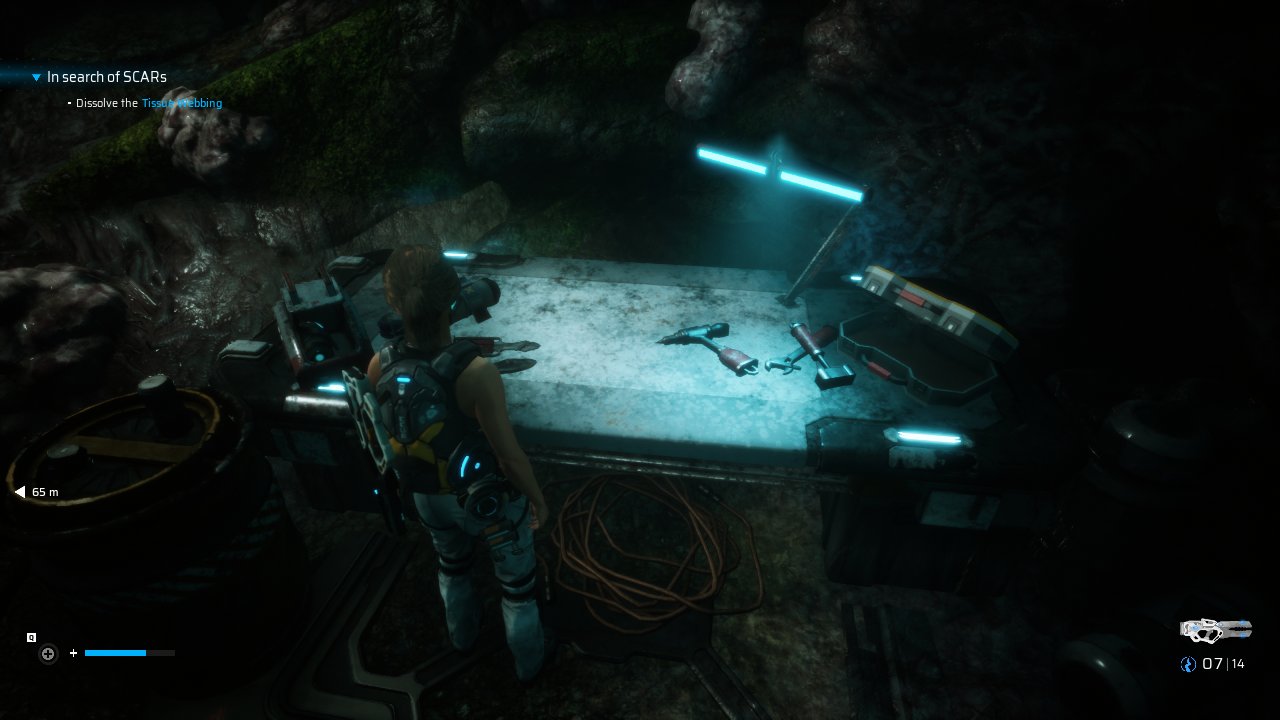The height and width of the screenshot is (720, 1280).
Task: Click the 65 m waypoint distance marker
Action: coord(37,492)
